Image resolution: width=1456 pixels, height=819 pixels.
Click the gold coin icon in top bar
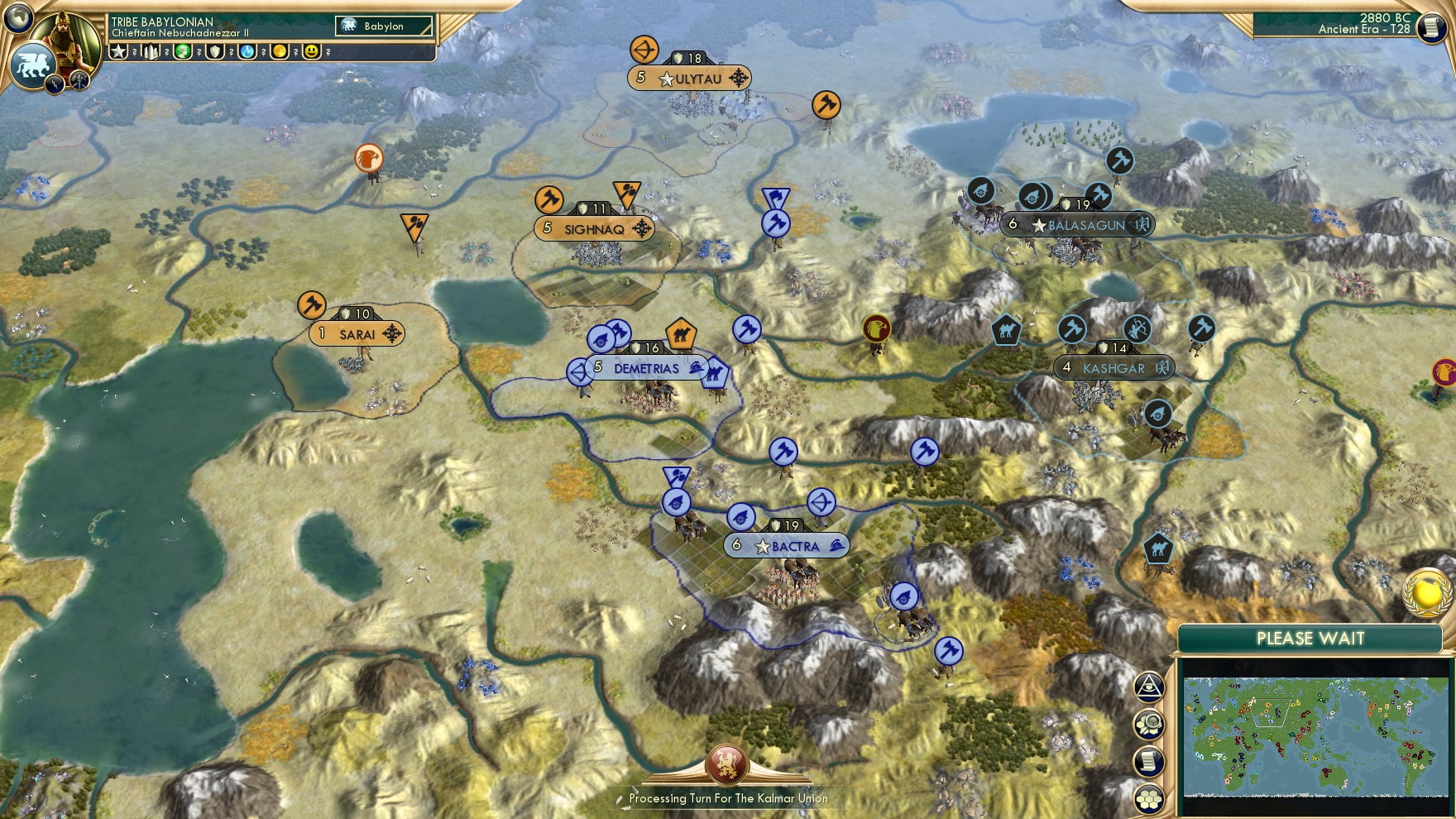coord(280,52)
